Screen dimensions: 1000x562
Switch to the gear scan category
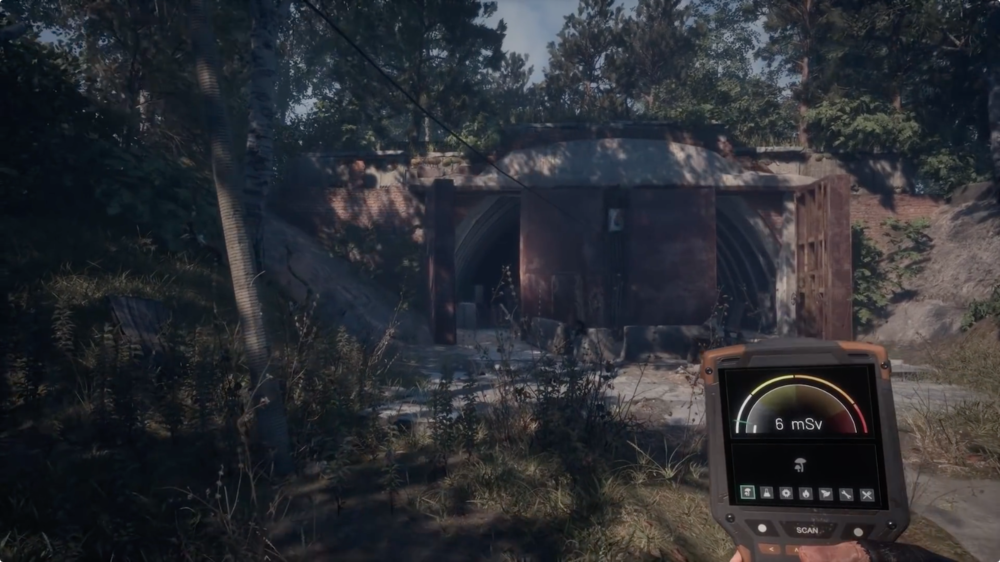pos(786,493)
